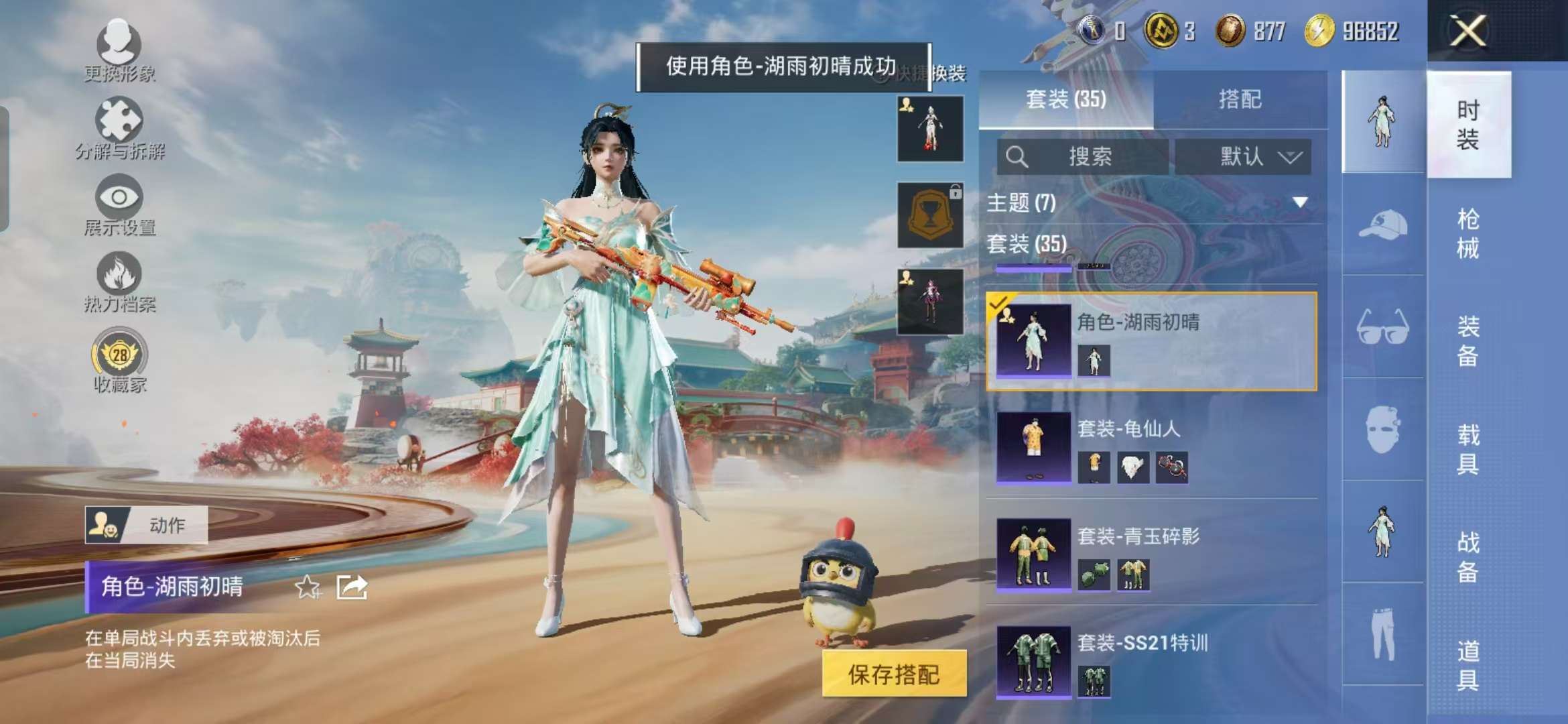Viewport: 1568px width, 724px height.
Task: Select the cap category icon
Action: [1380, 228]
